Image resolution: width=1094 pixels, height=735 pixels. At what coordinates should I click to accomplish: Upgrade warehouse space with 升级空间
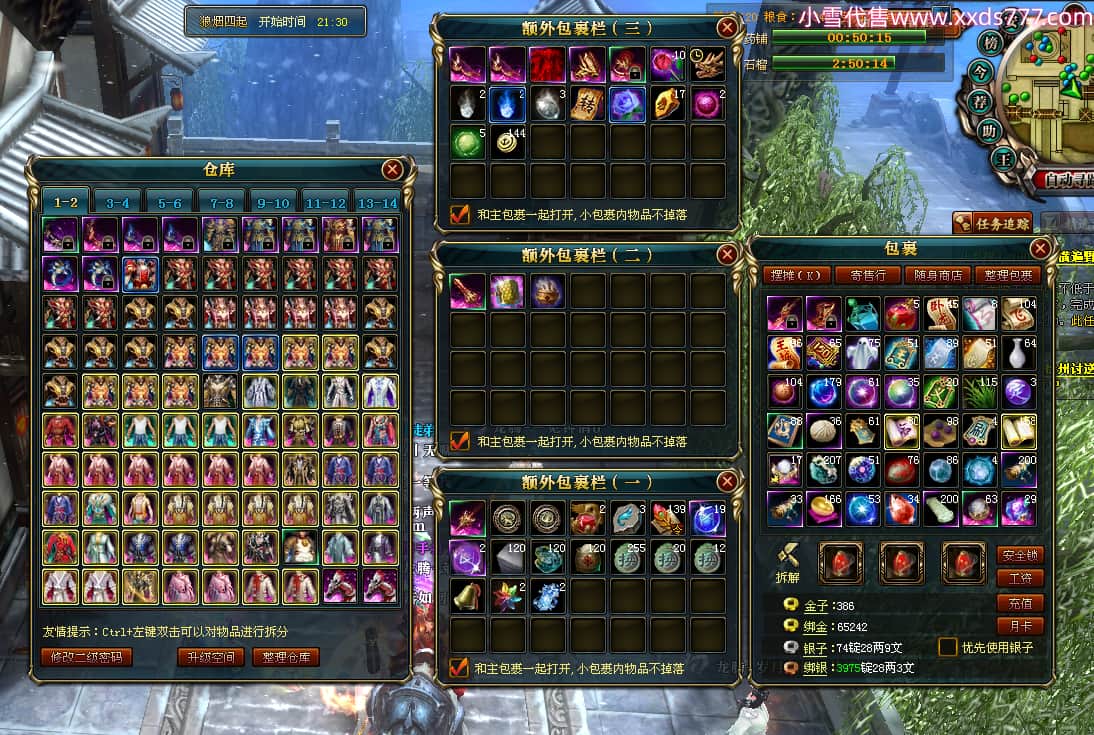[x=210, y=657]
